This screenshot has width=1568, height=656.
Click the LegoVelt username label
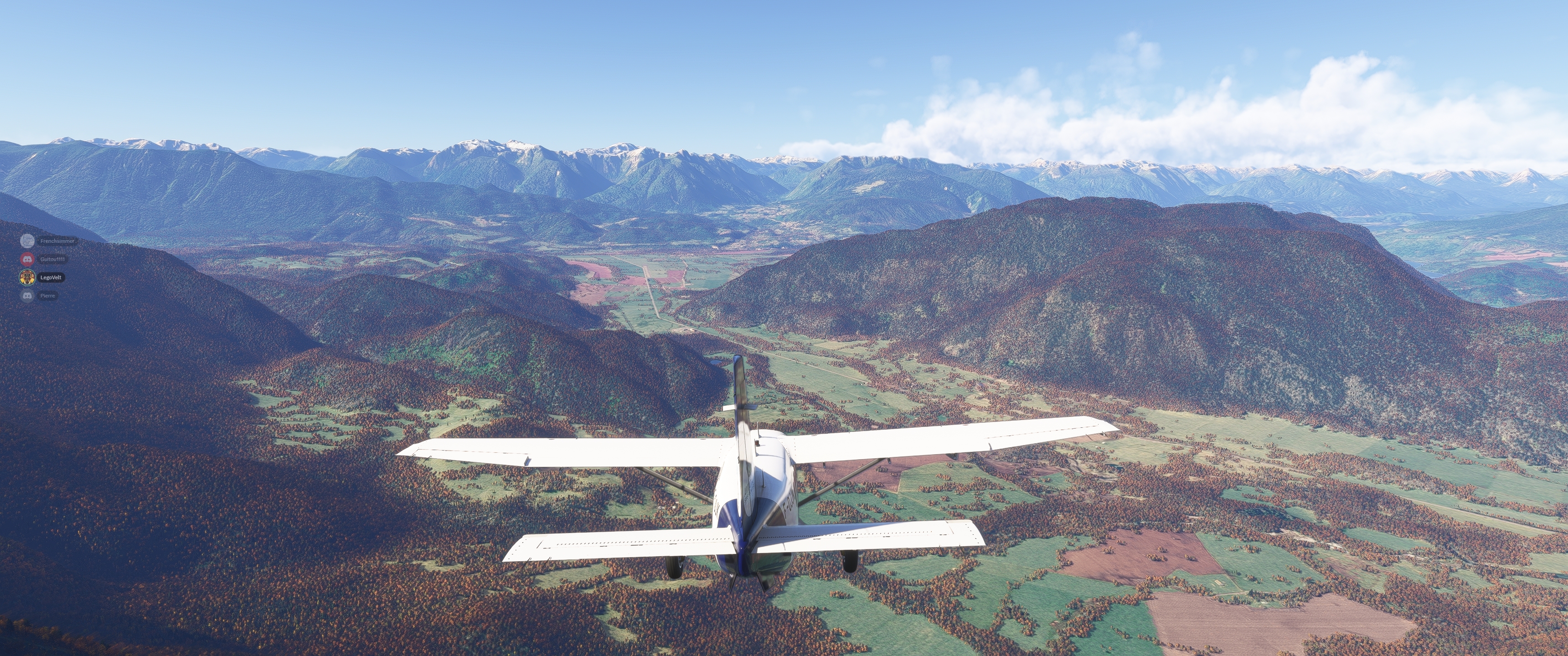[x=52, y=277]
